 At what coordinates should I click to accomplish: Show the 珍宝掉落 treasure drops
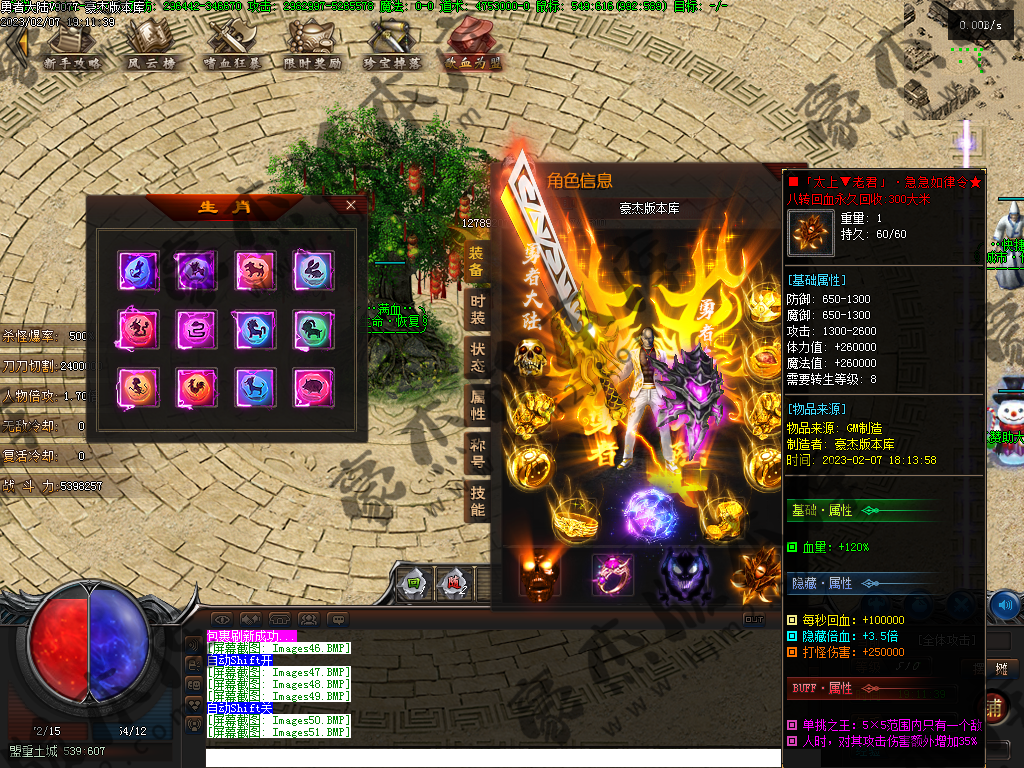pyautogui.click(x=393, y=45)
